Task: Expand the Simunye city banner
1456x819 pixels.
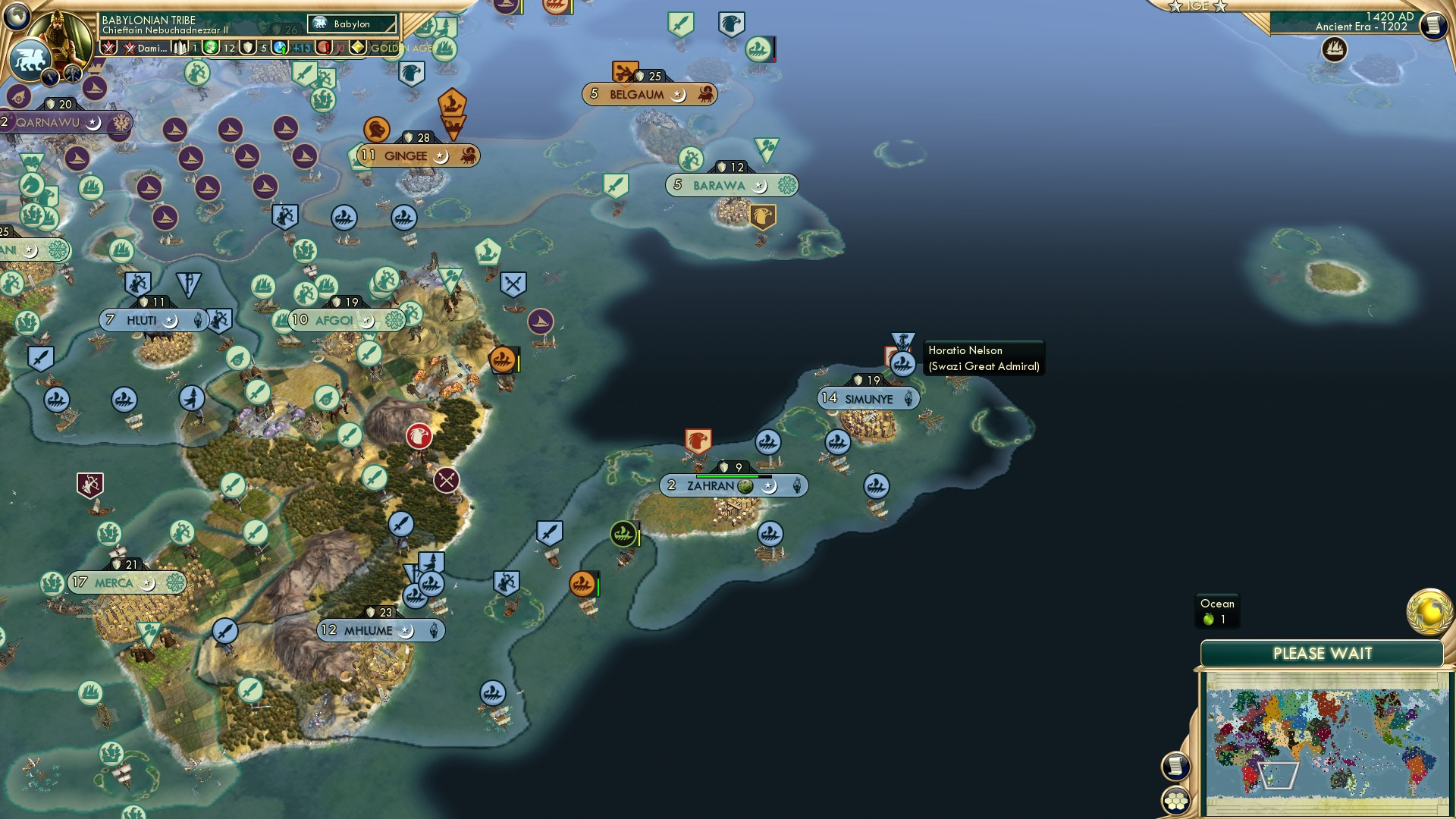Action: [868, 398]
